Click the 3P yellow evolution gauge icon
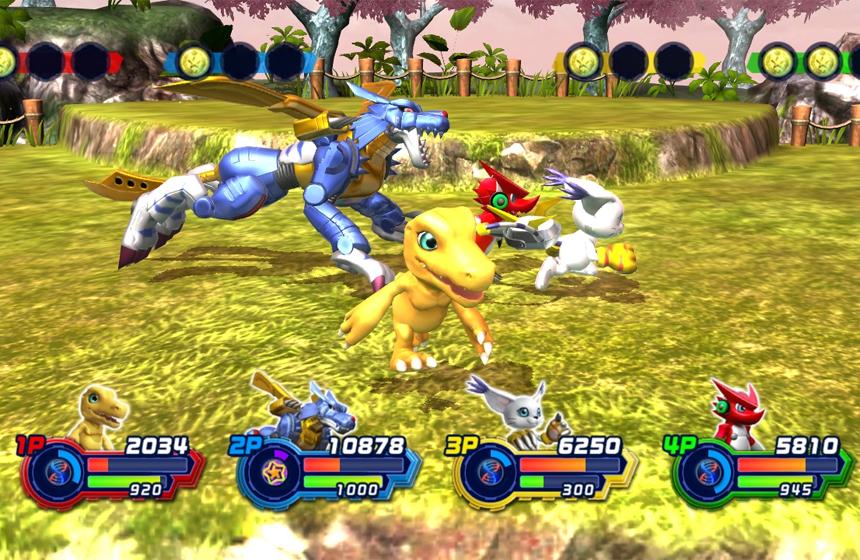Screen dimensions: 860x560 tap(489, 474)
